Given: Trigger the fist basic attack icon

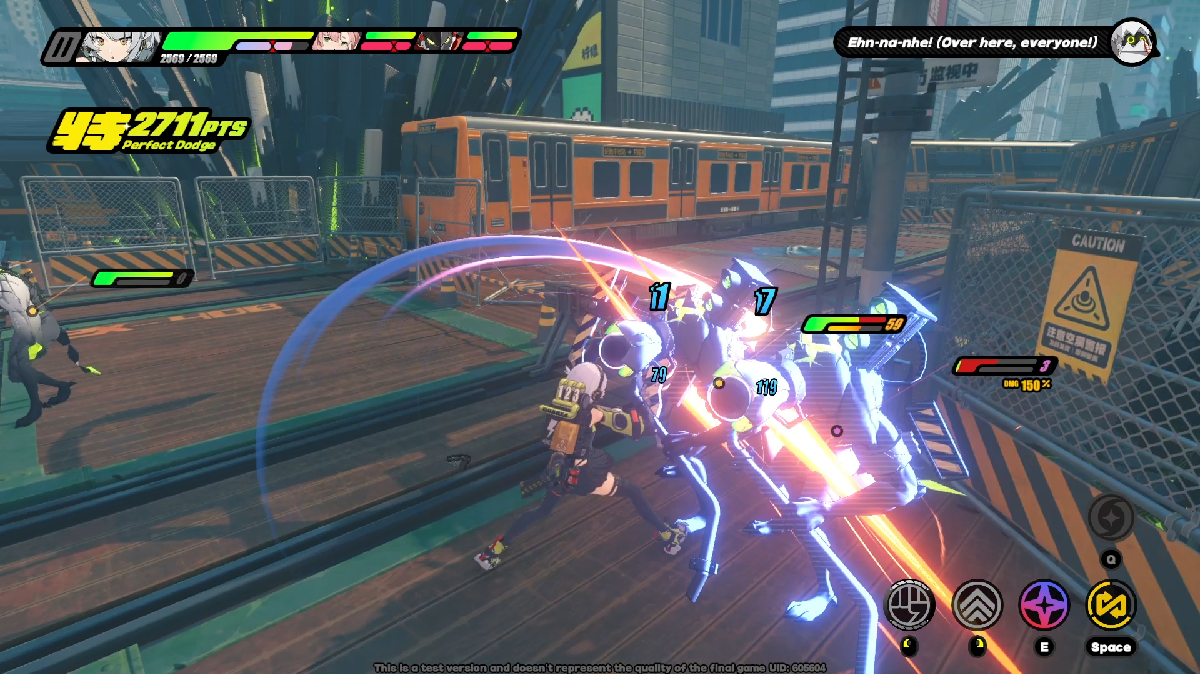Looking at the screenshot, I should (910, 604).
